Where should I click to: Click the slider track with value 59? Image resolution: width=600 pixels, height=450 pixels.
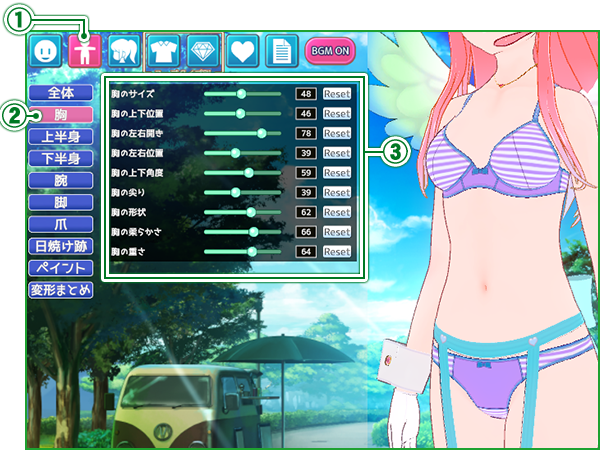point(243,173)
